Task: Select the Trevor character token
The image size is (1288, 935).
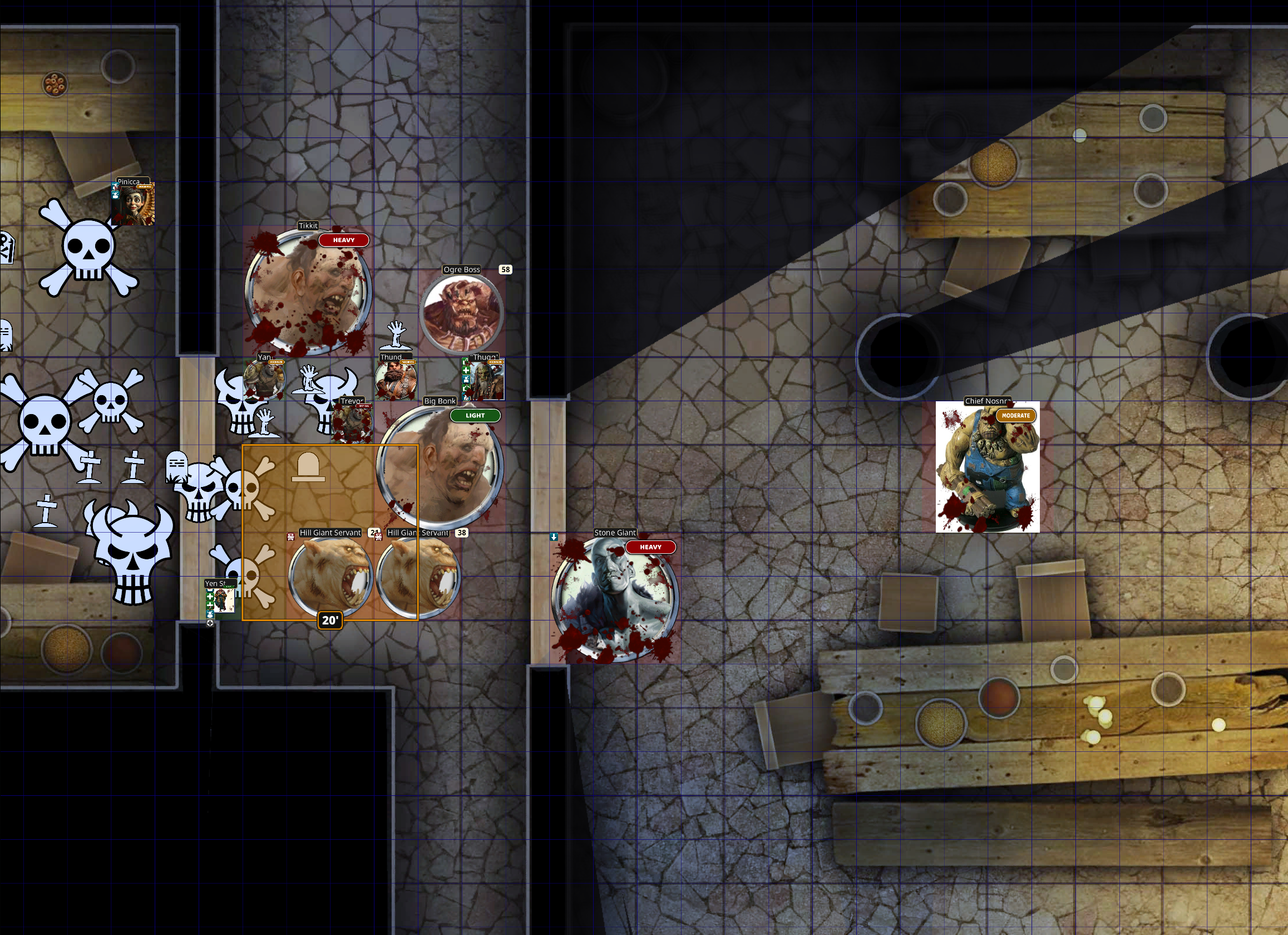Action: (352, 423)
